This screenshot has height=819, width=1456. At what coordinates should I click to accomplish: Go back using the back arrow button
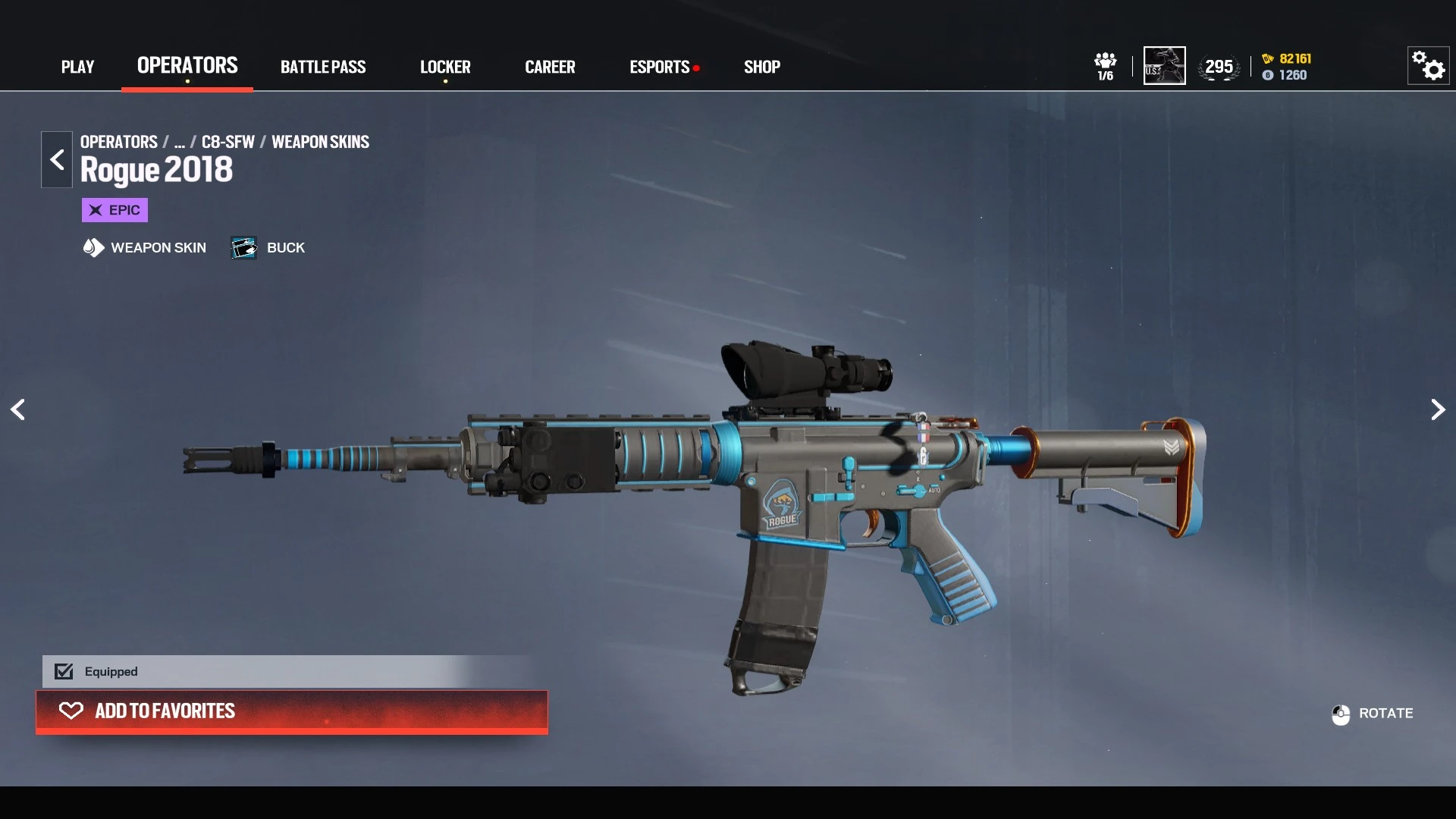(57, 159)
